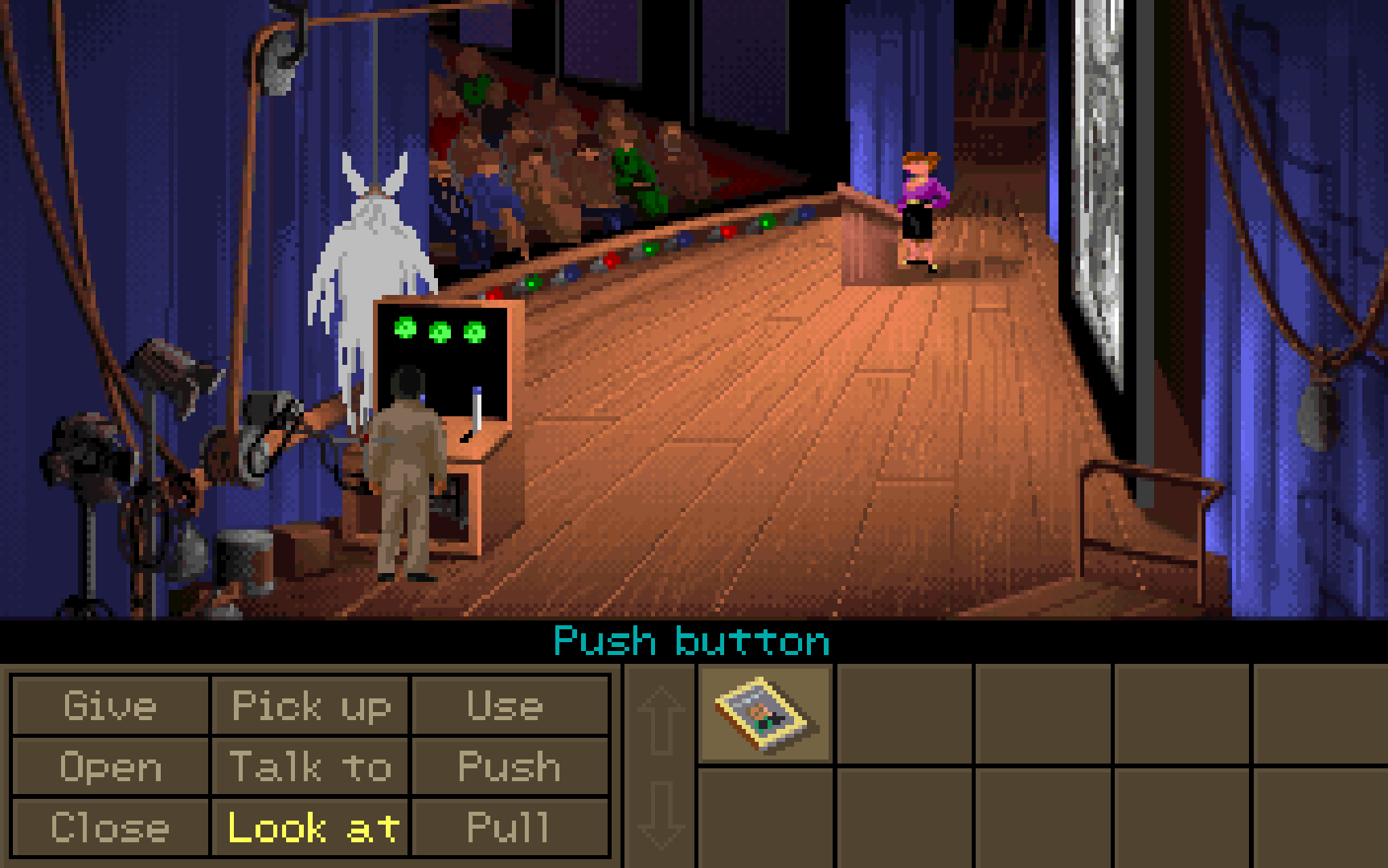Viewport: 1388px width, 868px height.
Task: Select the Open verb
Action: [x=110, y=767]
